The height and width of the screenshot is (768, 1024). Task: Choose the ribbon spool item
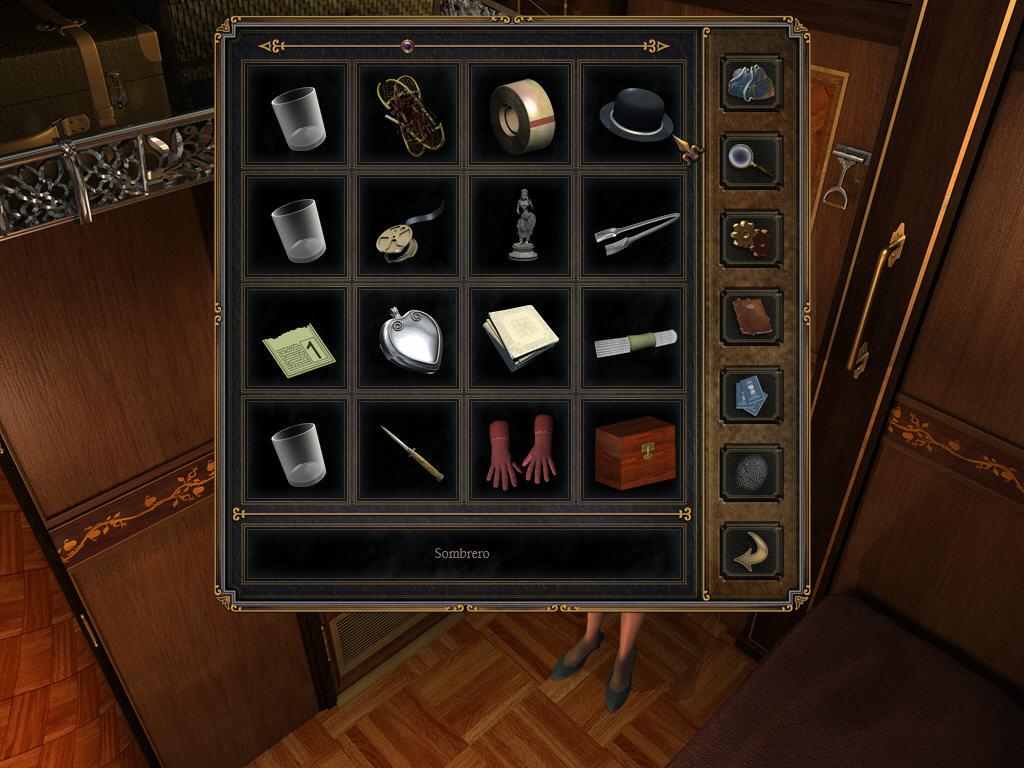(x=409, y=226)
